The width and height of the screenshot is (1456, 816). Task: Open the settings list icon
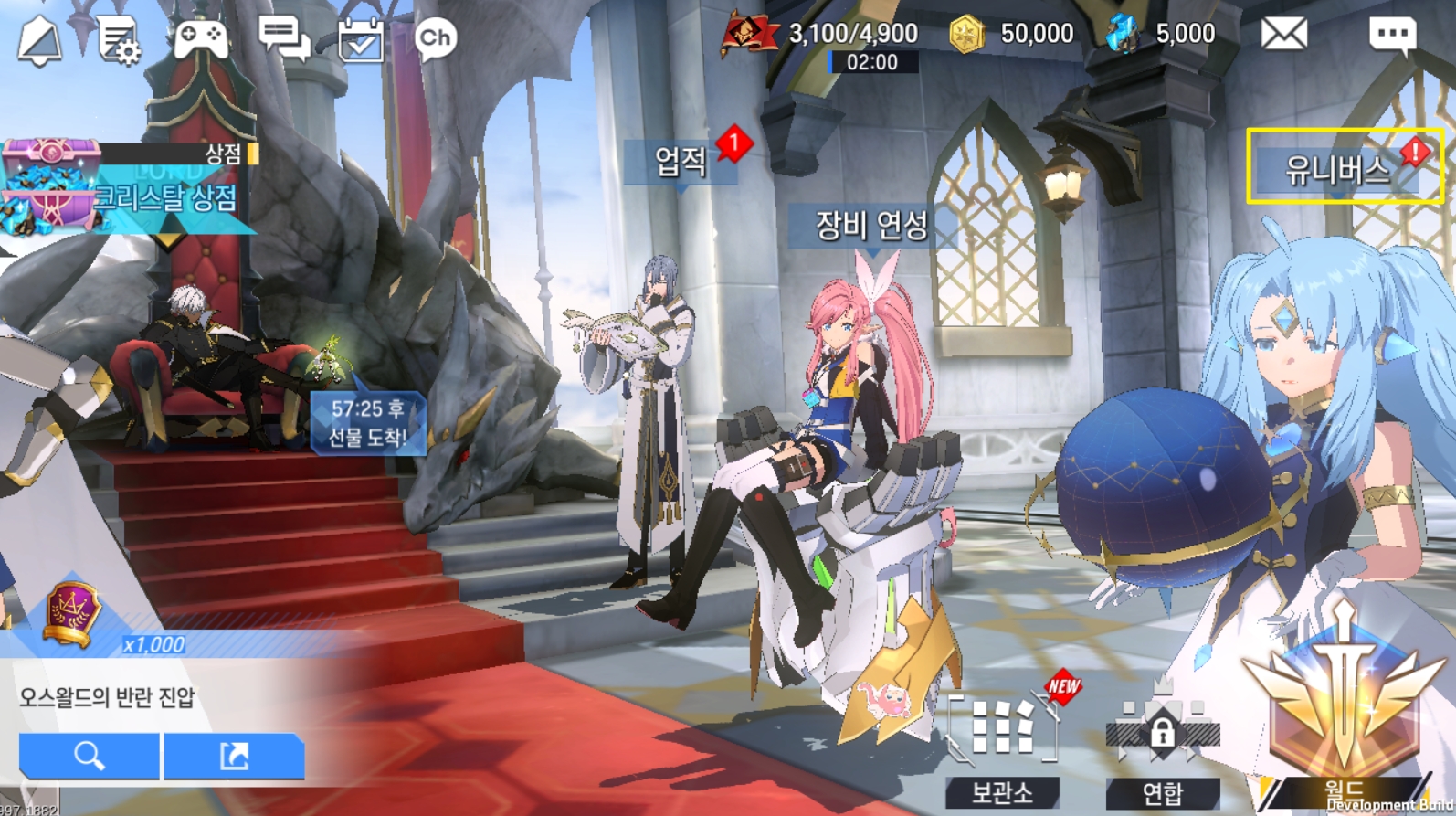pos(119,41)
